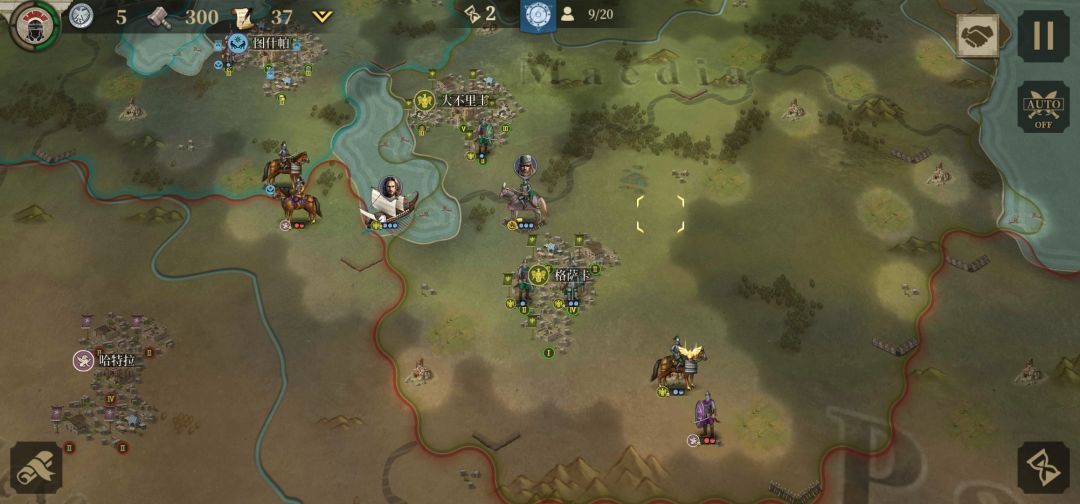The height and width of the screenshot is (504, 1080).
Task: Open the scroll and sword menu
Action: point(36,467)
